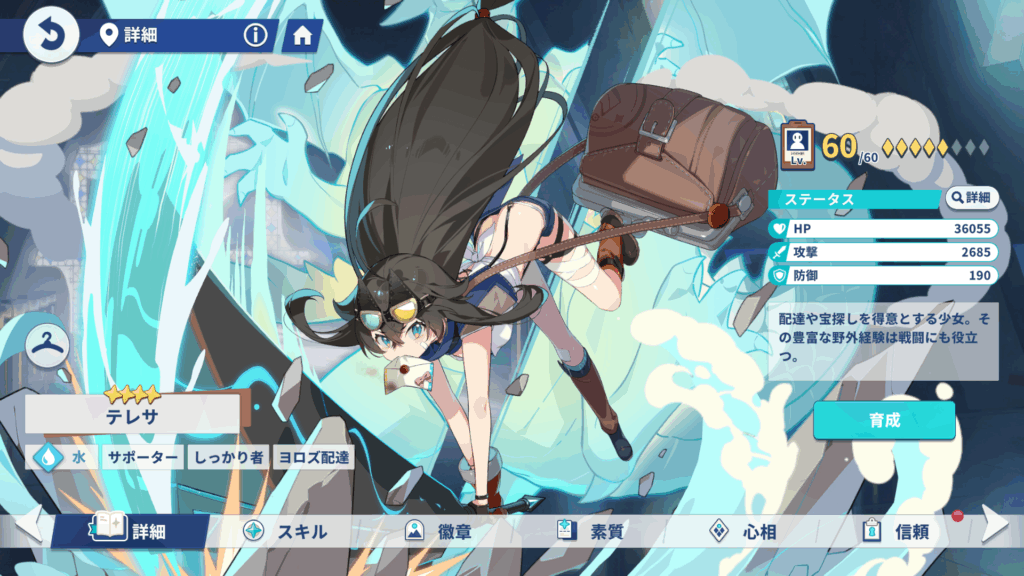Go back with the return arrow button
The height and width of the screenshot is (576, 1024).
point(50,36)
